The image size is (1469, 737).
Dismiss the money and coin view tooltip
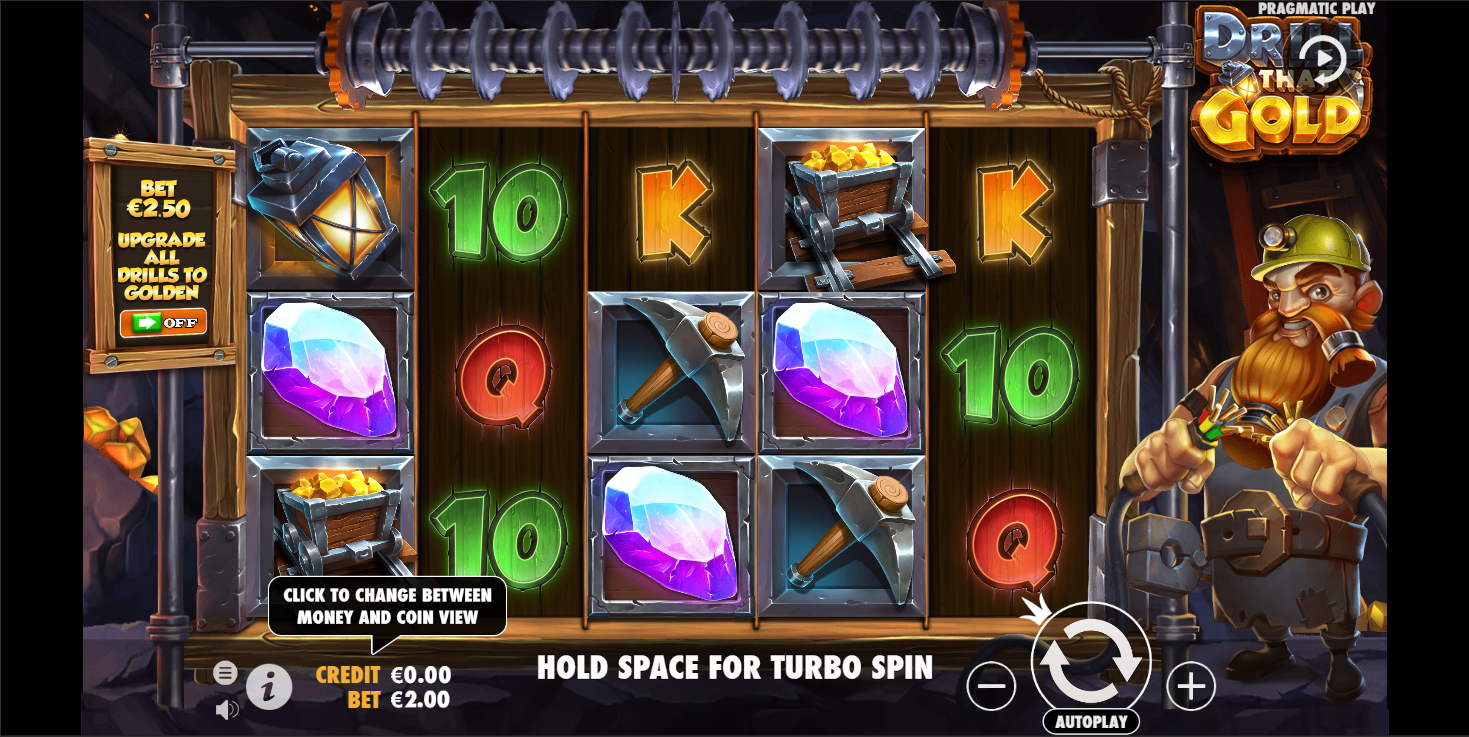coord(388,605)
